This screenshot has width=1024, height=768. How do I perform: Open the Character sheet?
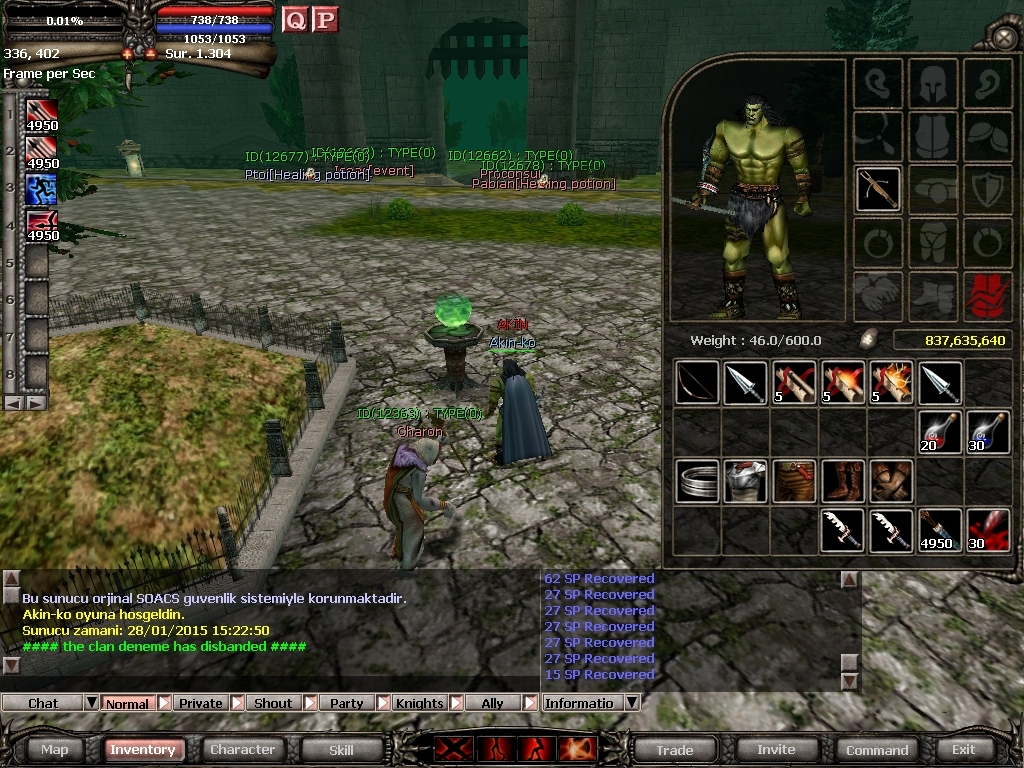pos(242,749)
